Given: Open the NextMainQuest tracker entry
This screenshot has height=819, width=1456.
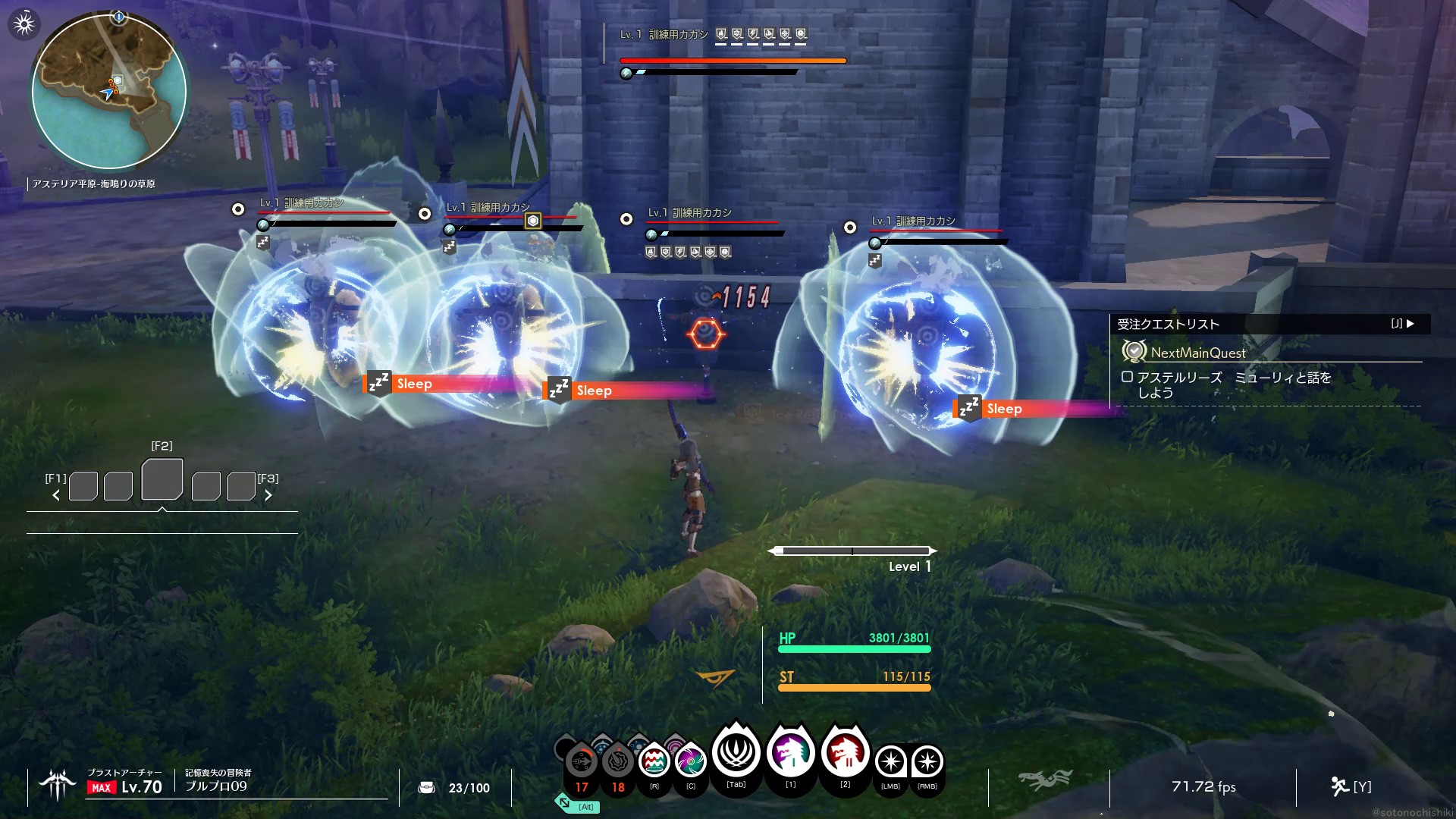Looking at the screenshot, I should pos(1198,353).
